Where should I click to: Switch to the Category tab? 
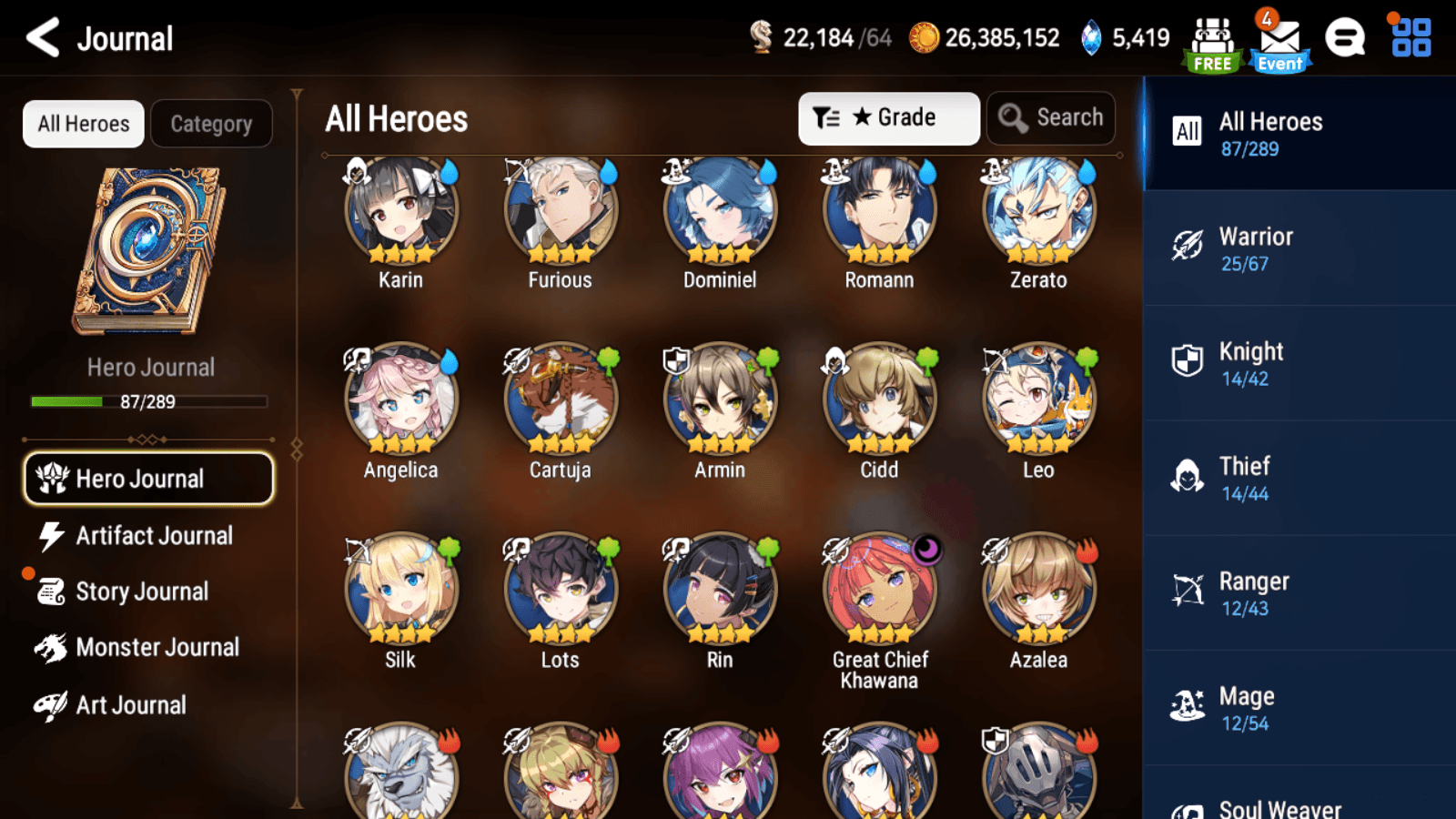(212, 124)
